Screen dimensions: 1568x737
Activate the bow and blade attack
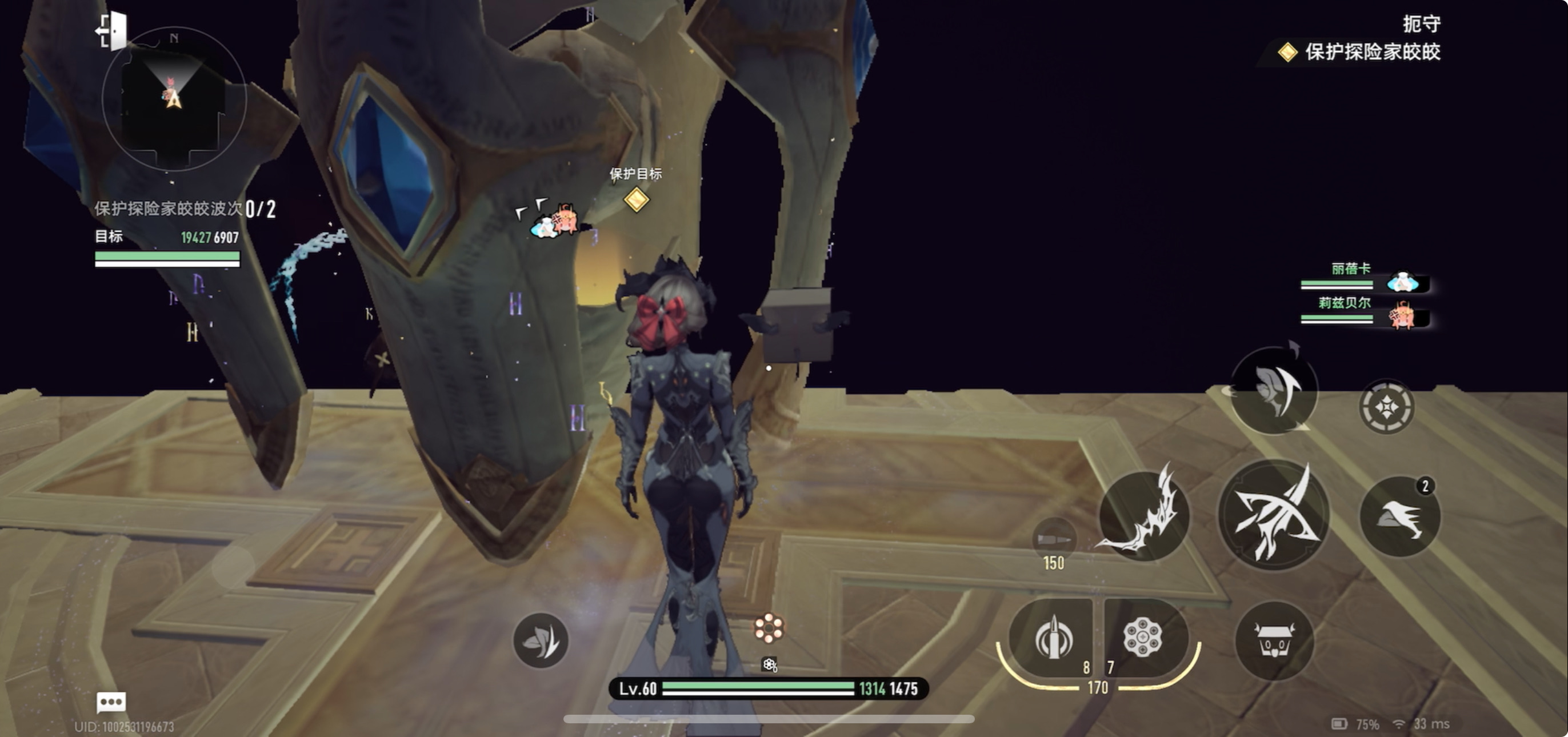click(1273, 515)
